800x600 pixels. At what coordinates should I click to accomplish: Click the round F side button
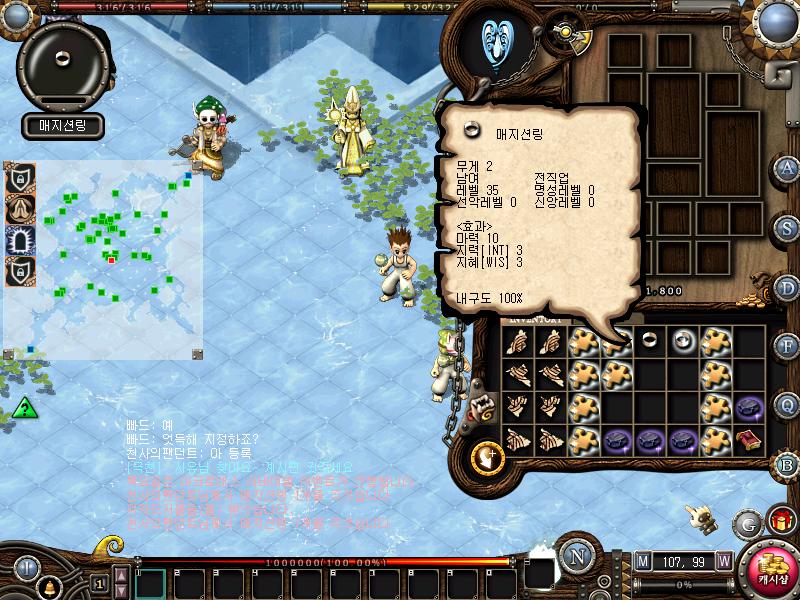click(787, 346)
